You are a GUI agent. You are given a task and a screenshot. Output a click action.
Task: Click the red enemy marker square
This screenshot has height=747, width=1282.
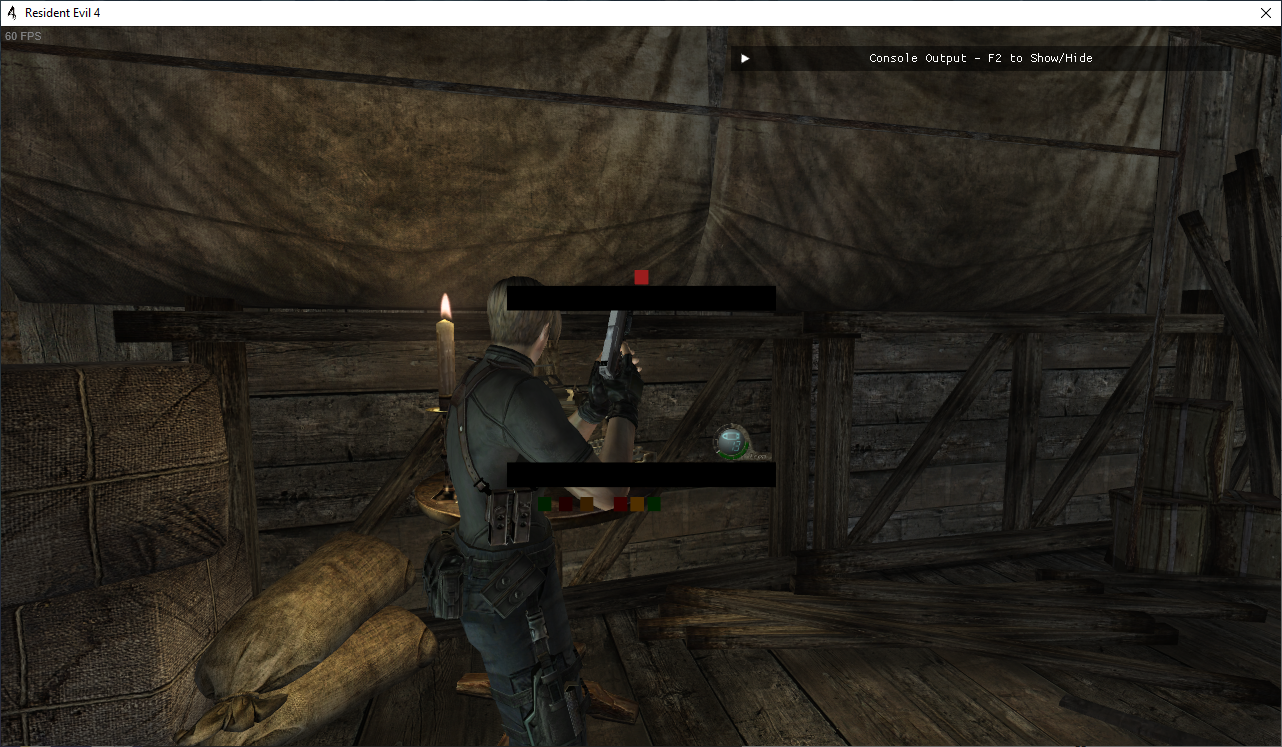click(641, 276)
